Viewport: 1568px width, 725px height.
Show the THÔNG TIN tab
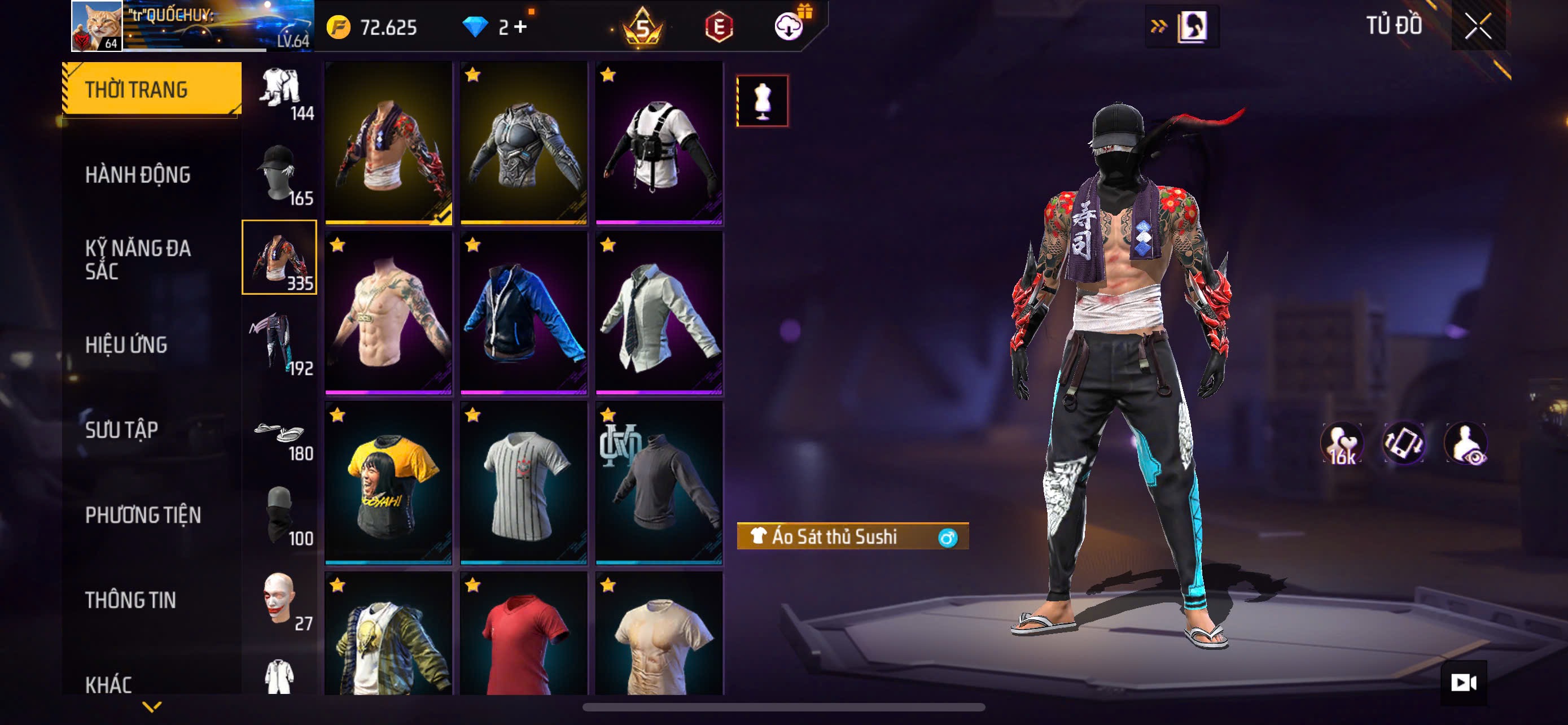pos(130,601)
